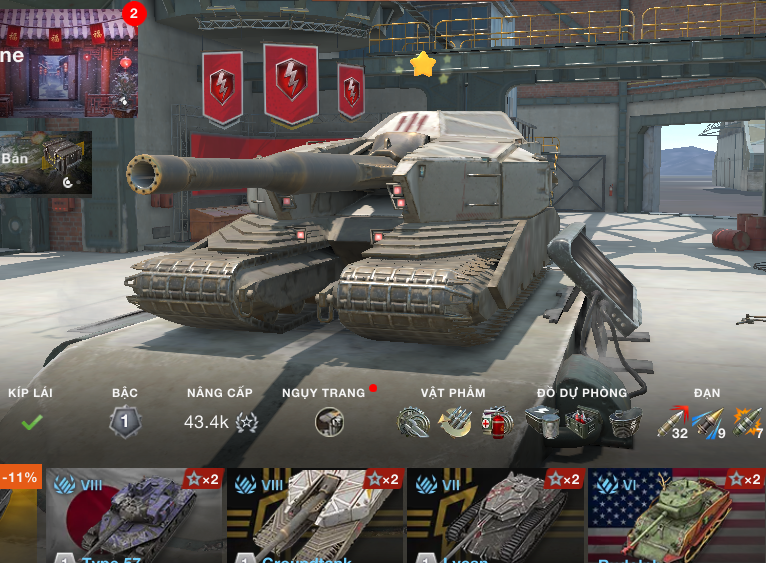Viewport: 766px width, 563px height.
Task: Select the shell type with 32 rounds
Action: coord(673,422)
